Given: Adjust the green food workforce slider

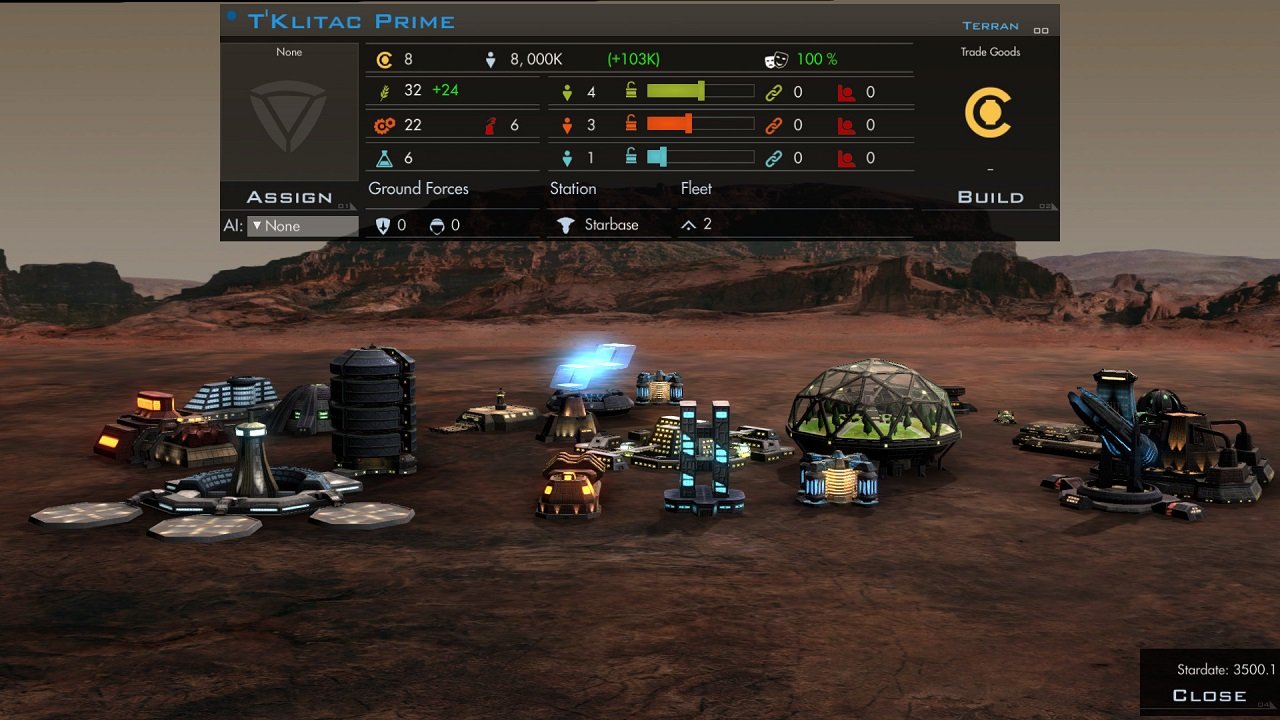Looking at the screenshot, I should pos(700,92).
